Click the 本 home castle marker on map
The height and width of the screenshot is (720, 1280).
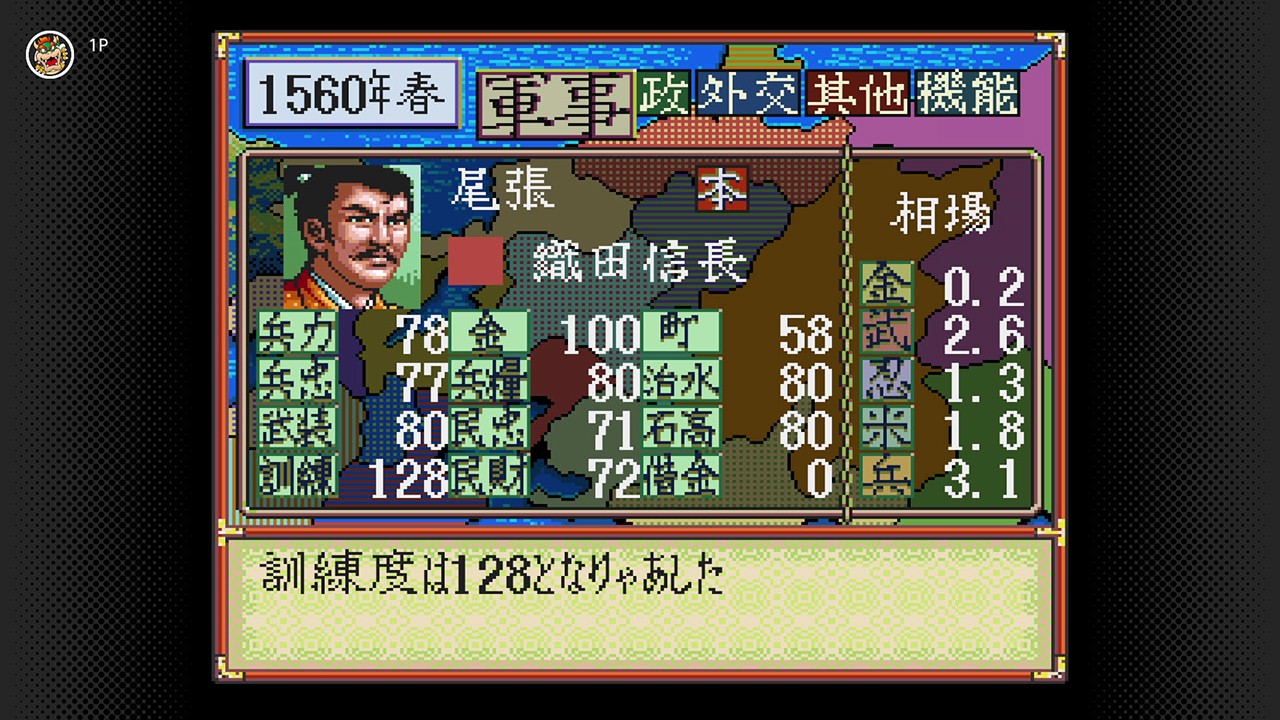(722, 191)
